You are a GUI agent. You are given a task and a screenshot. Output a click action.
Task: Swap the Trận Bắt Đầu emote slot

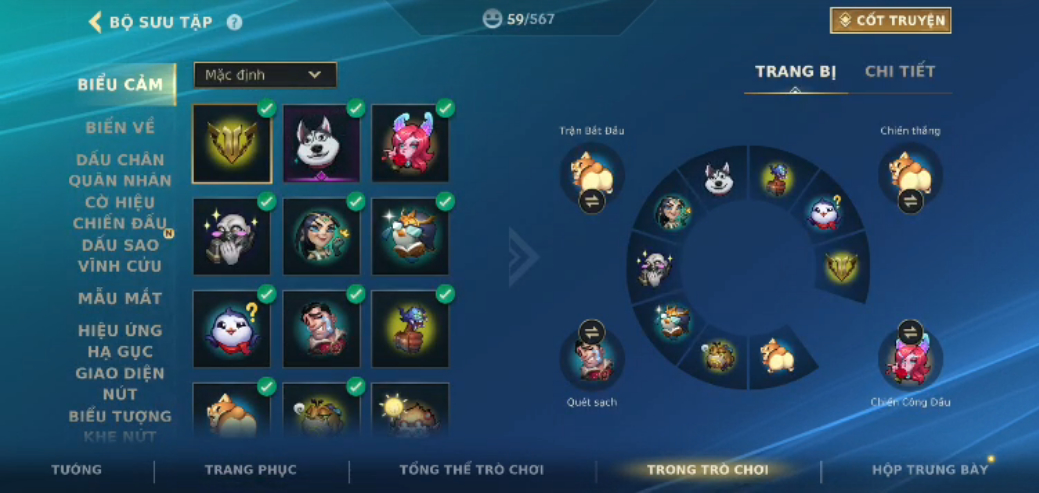[x=591, y=201]
